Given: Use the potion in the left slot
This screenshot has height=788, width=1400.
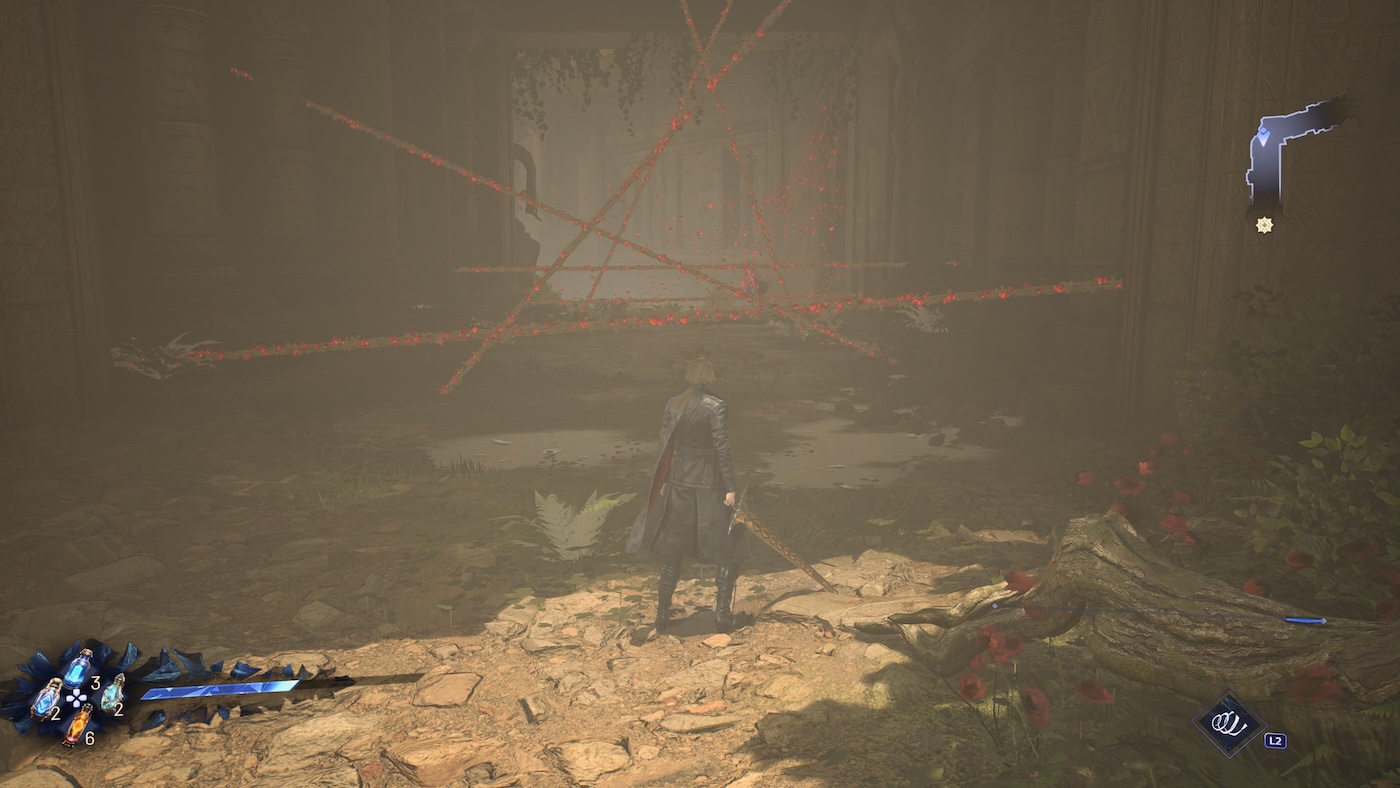Looking at the screenshot, I should [46, 698].
